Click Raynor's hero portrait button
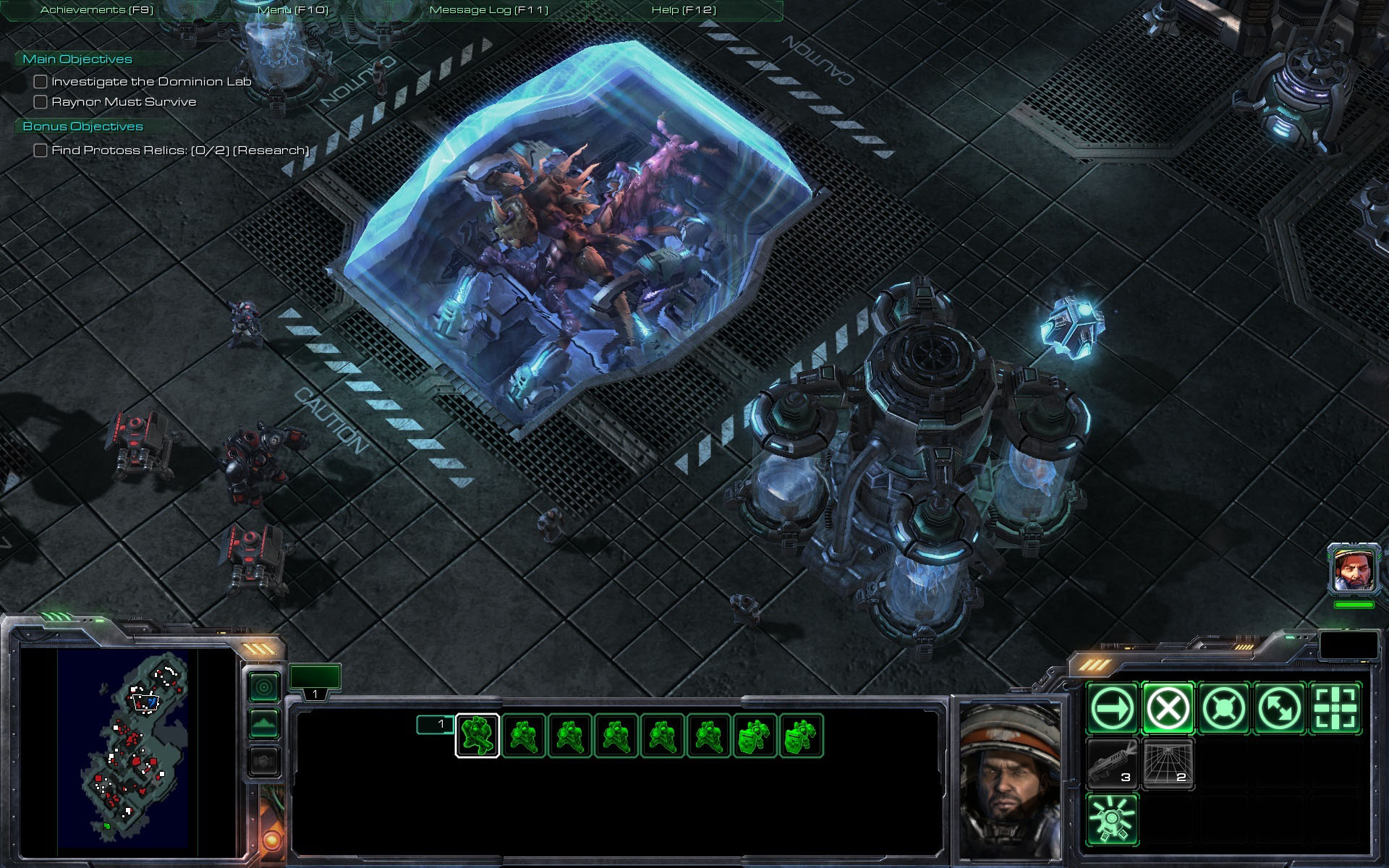This screenshot has width=1389, height=868. [1354, 569]
